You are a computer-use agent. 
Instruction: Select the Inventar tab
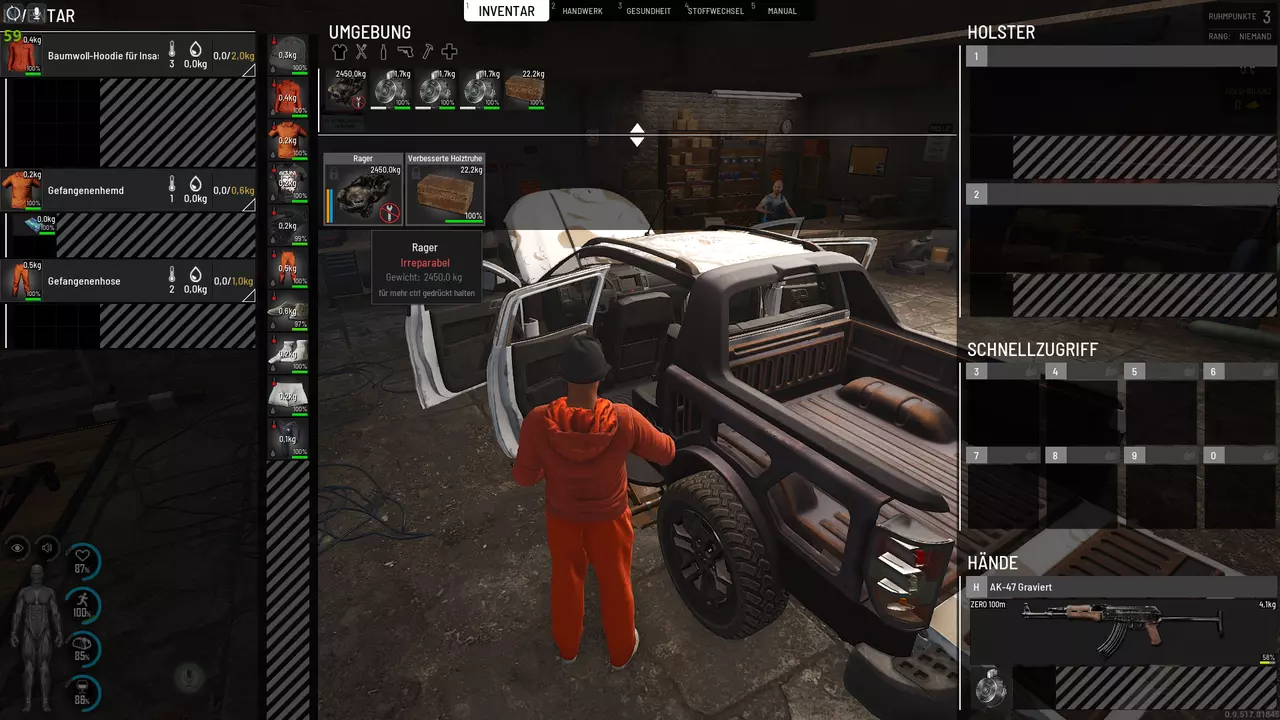(x=507, y=11)
